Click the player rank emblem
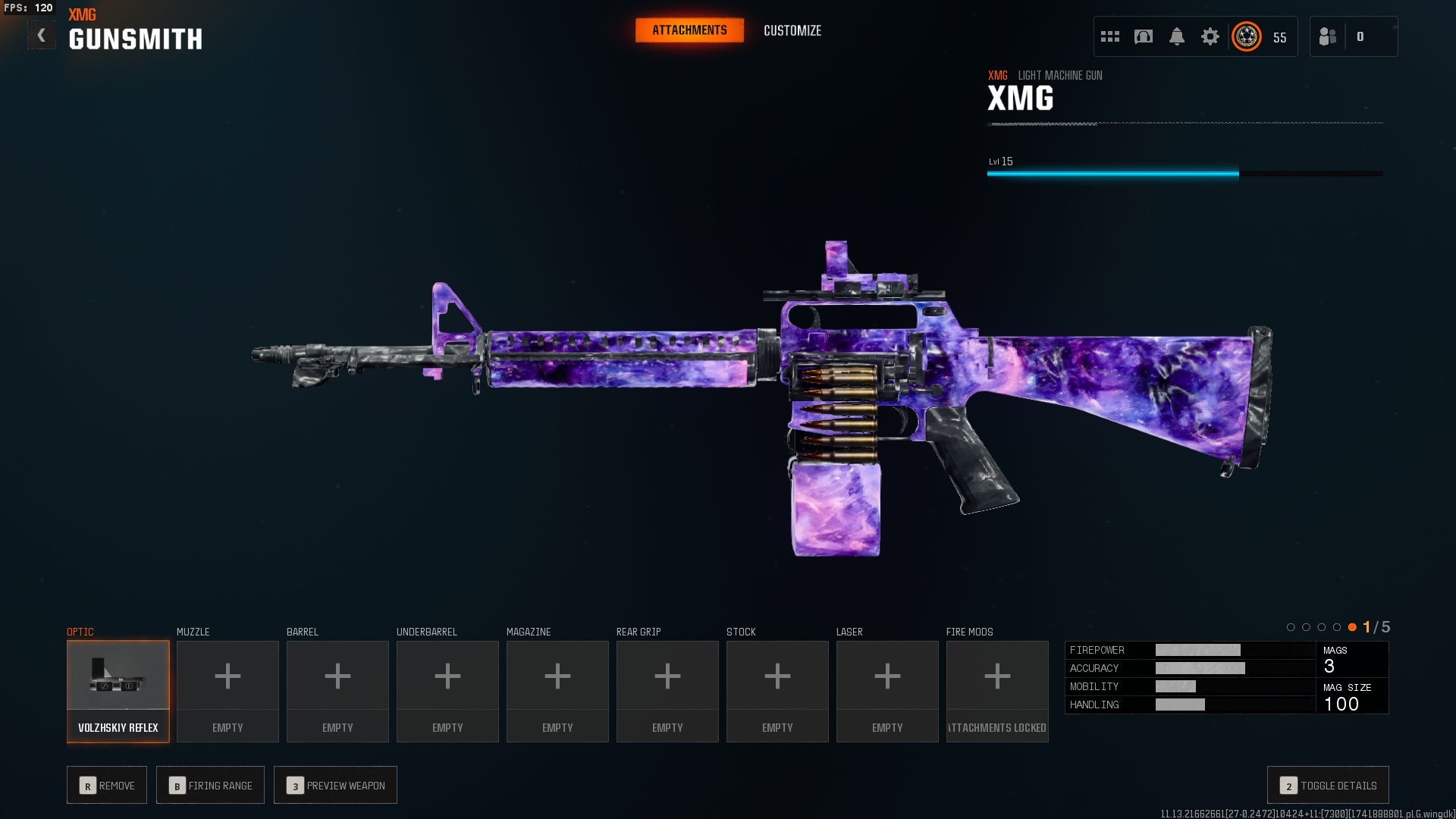Screen dimensions: 1456x819 pos(1247,36)
